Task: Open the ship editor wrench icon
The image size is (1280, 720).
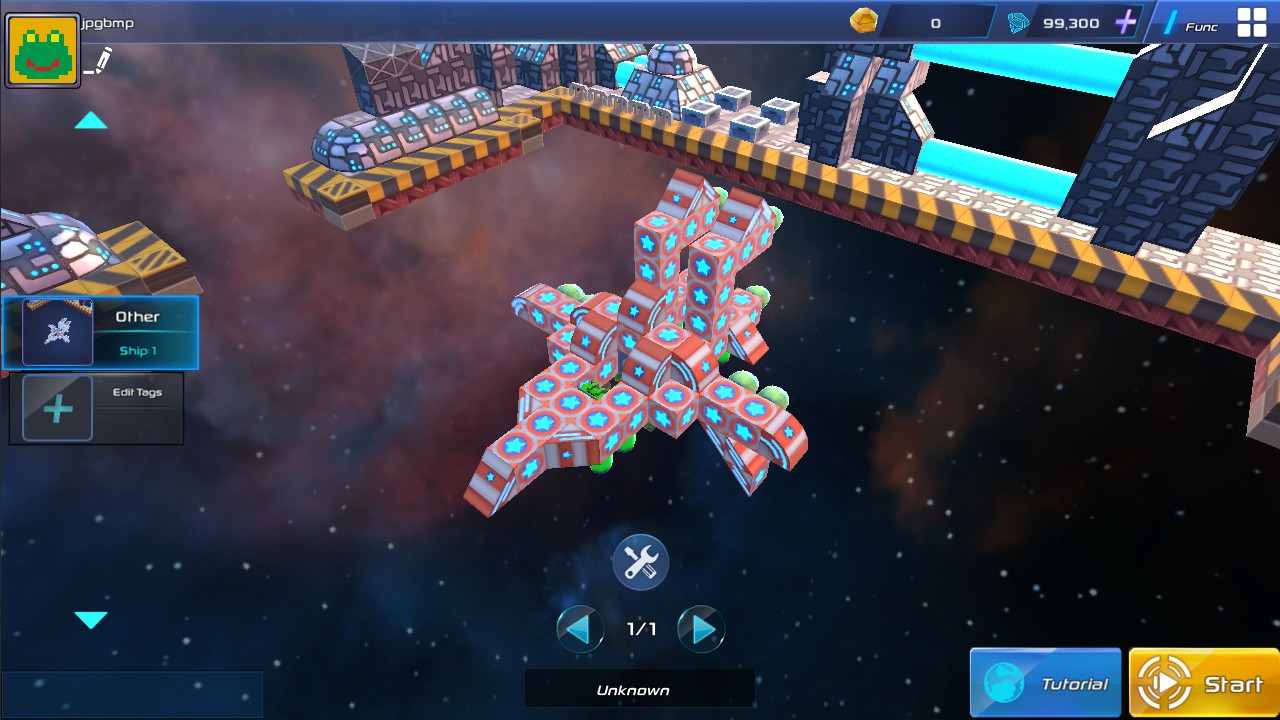Action: pyautogui.click(x=640, y=562)
